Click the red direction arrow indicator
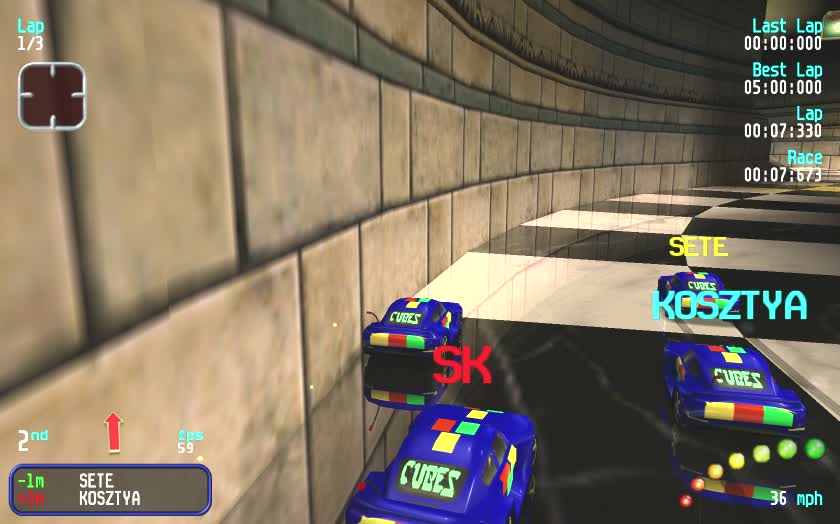This screenshot has width=840, height=524. [x=113, y=432]
